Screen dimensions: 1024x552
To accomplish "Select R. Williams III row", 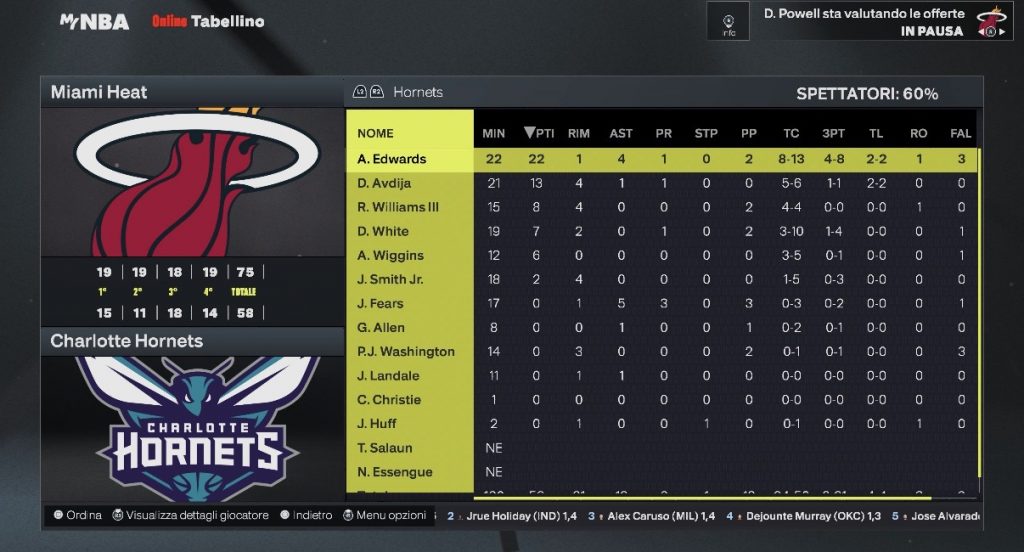I will [x=399, y=207].
